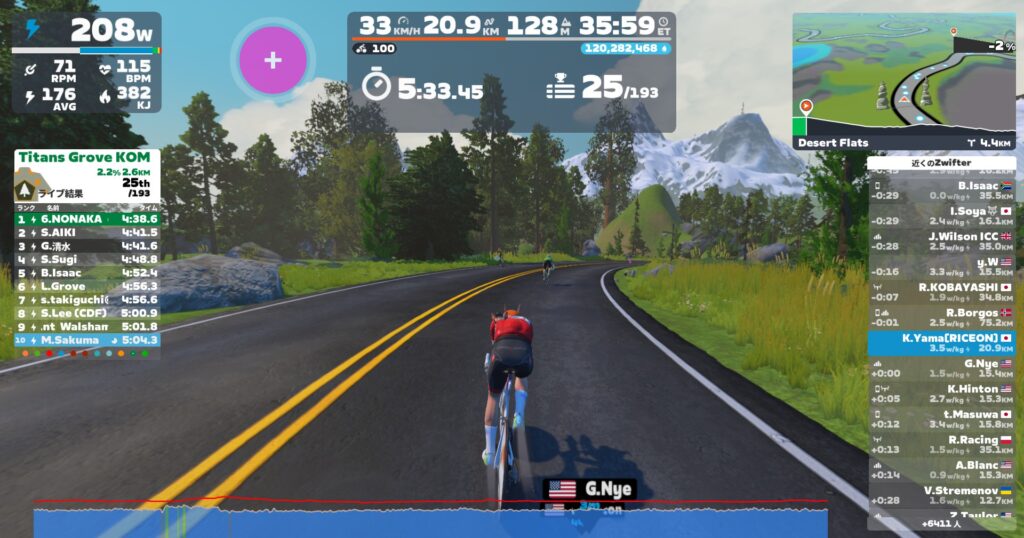Select R.KOBAYASHI in the nearby list

tap(941, 292)
